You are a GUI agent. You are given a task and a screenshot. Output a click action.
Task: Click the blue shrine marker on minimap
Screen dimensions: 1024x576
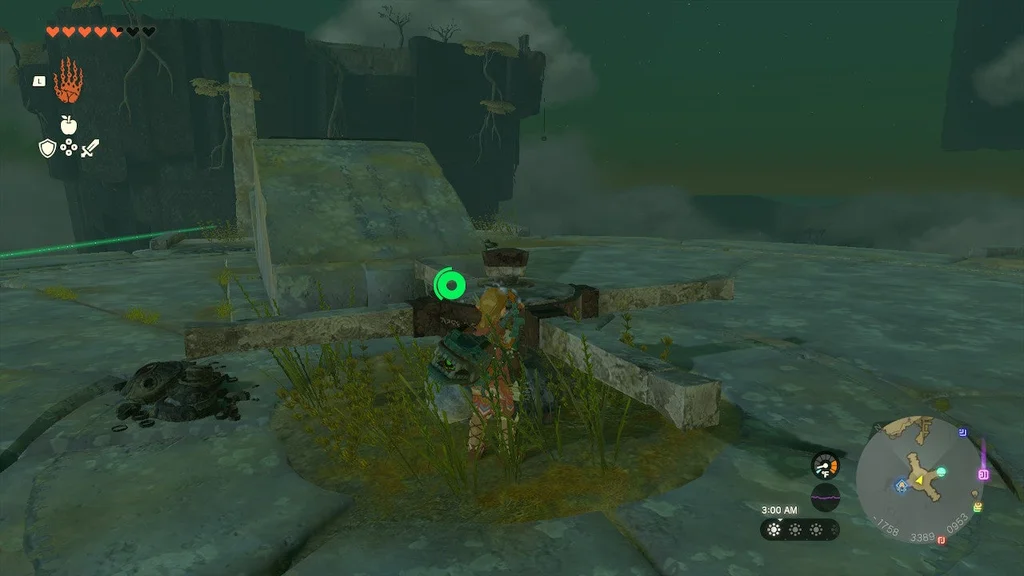tap(902, 485)
